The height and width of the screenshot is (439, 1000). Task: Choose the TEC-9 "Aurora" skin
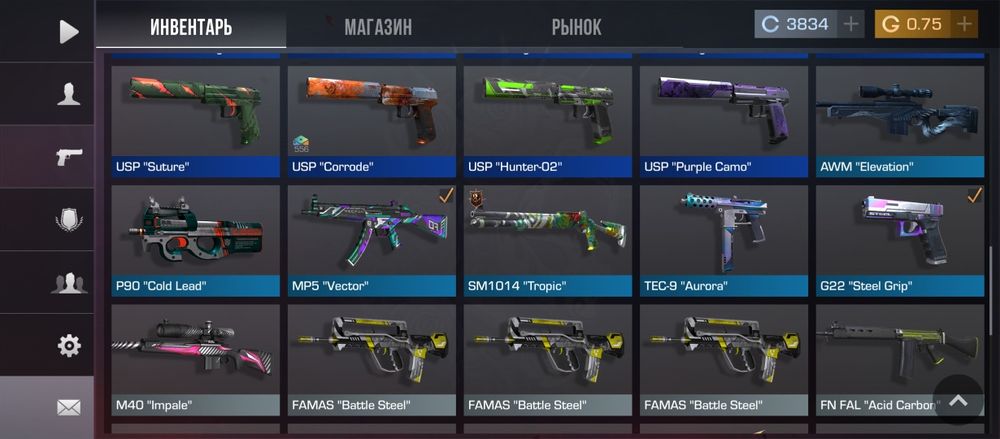click(x=723, y=240)
